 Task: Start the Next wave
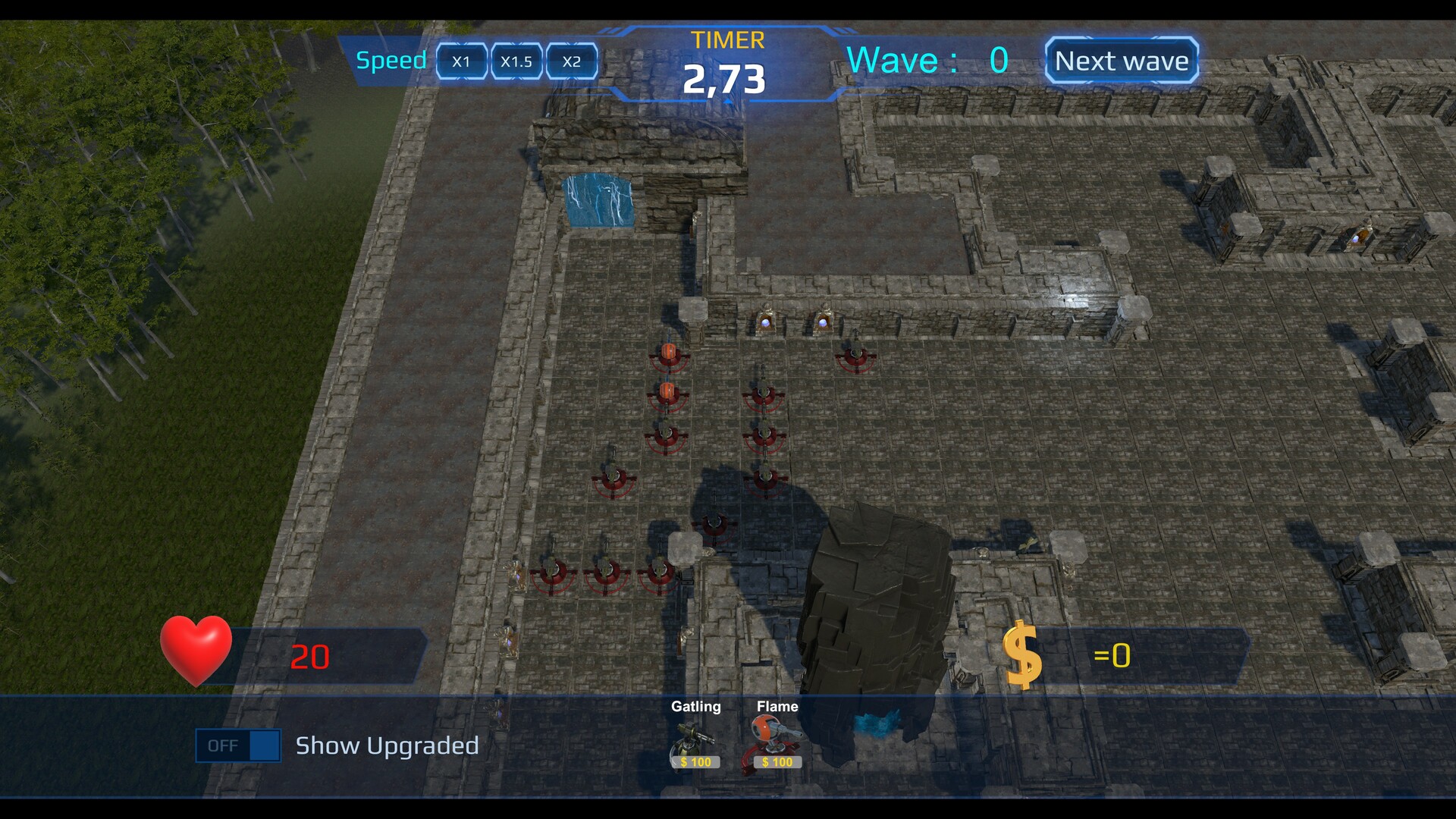point(1121,61)
